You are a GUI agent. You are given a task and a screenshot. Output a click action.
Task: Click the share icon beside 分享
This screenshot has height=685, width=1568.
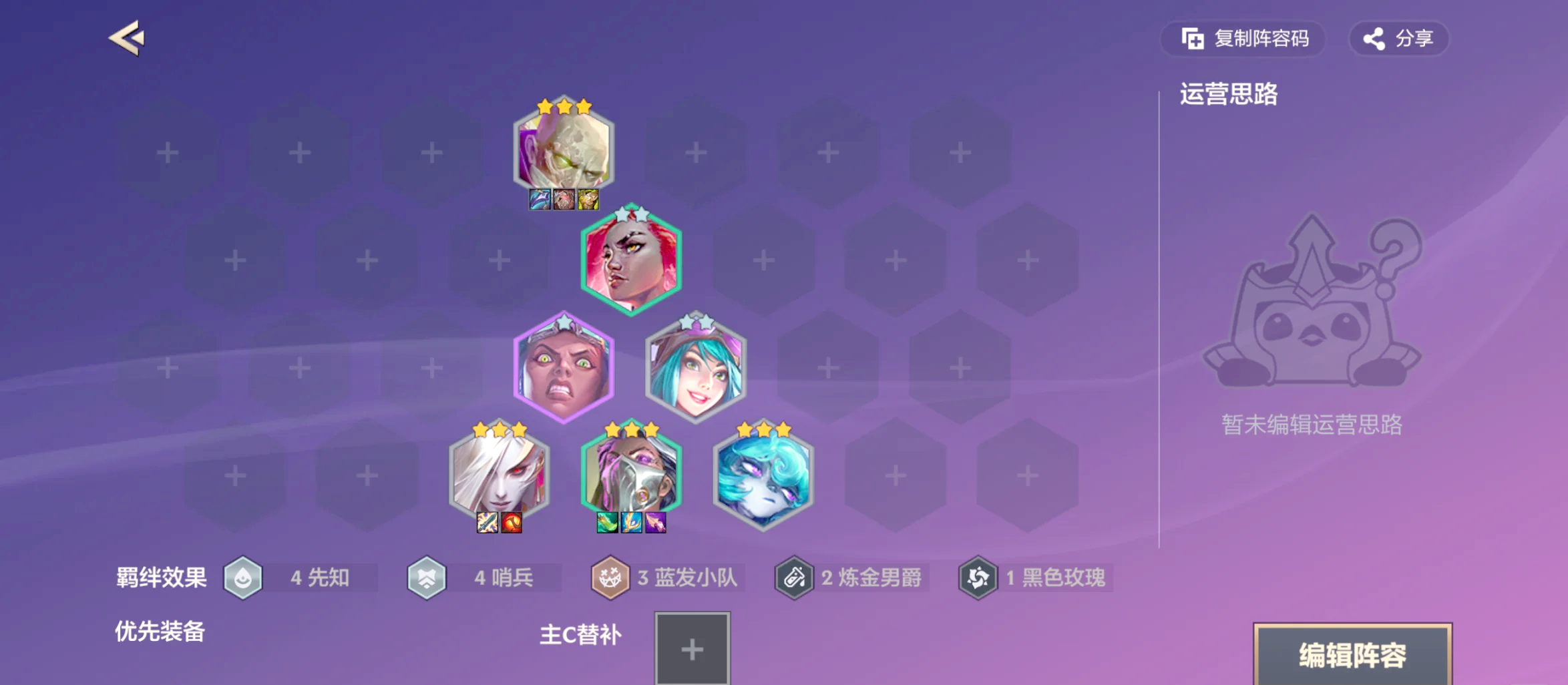[x=1374, y=38]
